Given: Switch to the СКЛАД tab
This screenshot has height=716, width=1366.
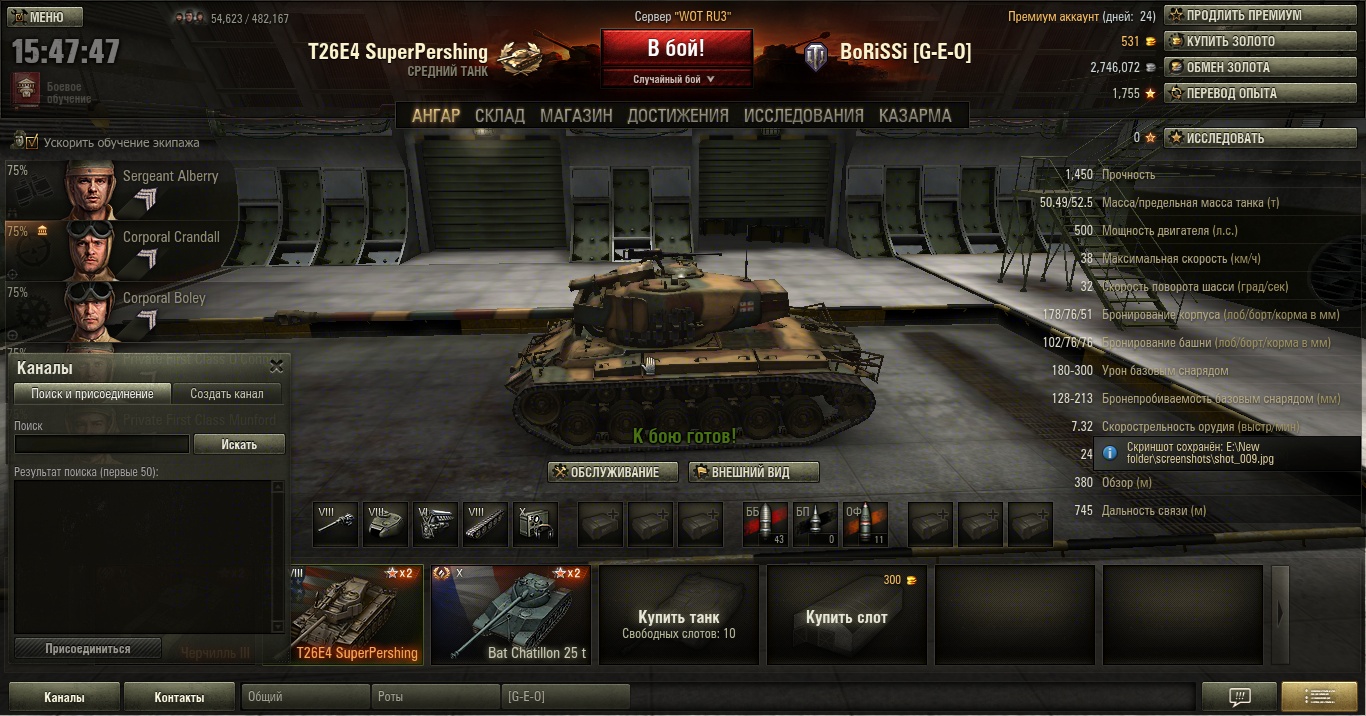Looking at the screenshot, I should click(x=500, y=115).
